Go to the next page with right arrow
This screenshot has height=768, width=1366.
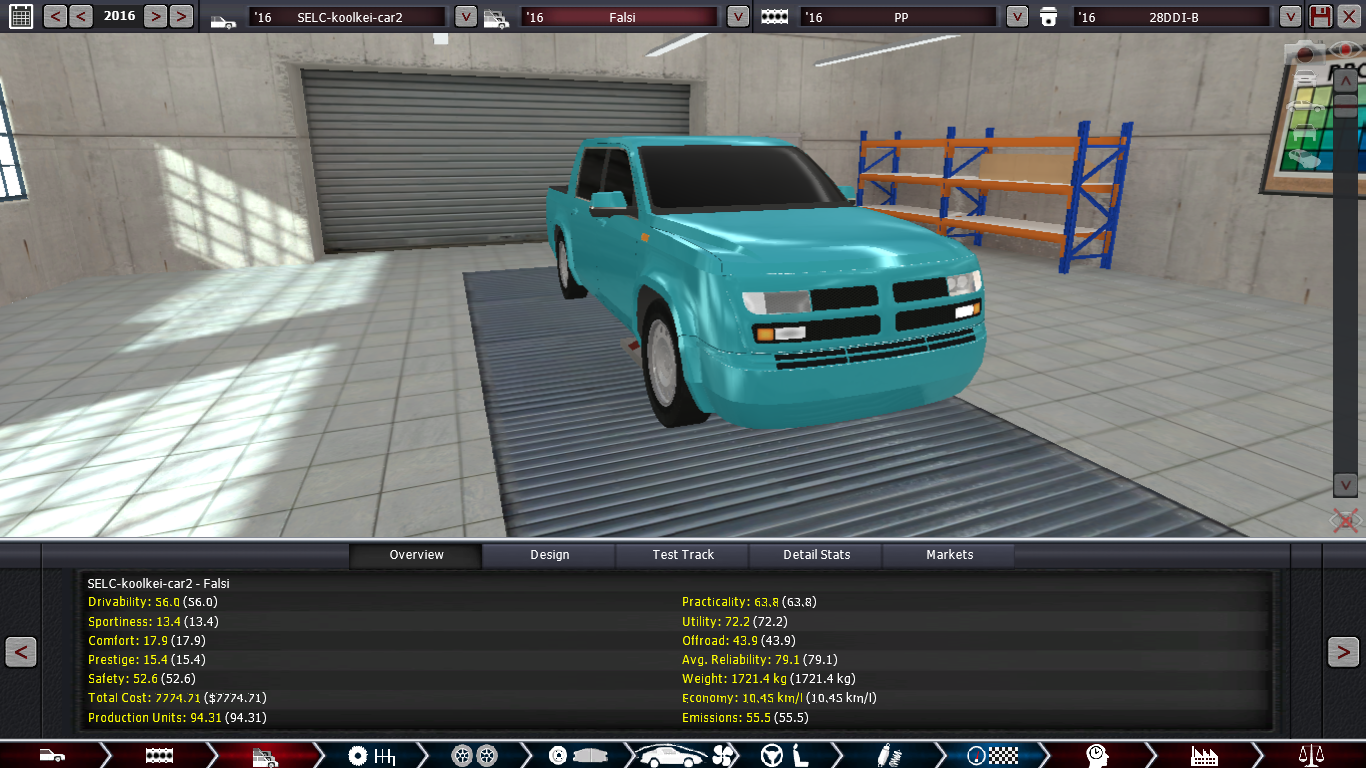pyautogui.click(x=1343, y=652)
